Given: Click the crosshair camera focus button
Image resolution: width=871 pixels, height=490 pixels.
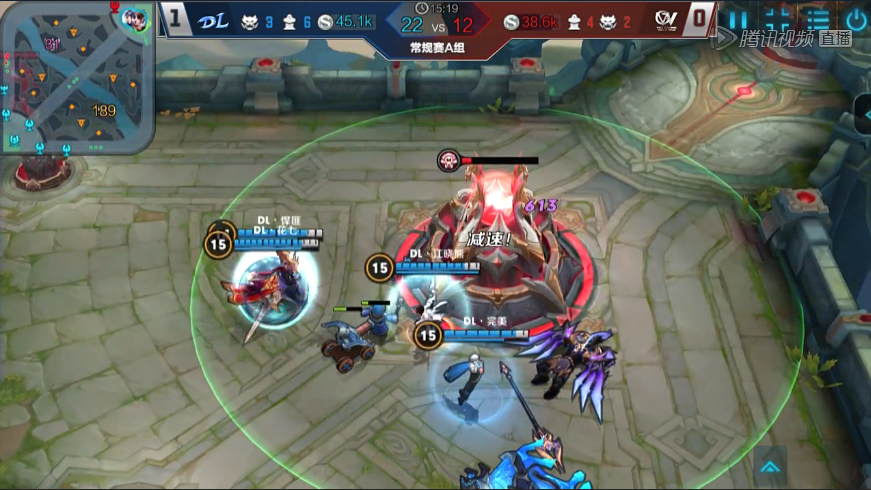Looking at the screenshot, I should [779, 20].
